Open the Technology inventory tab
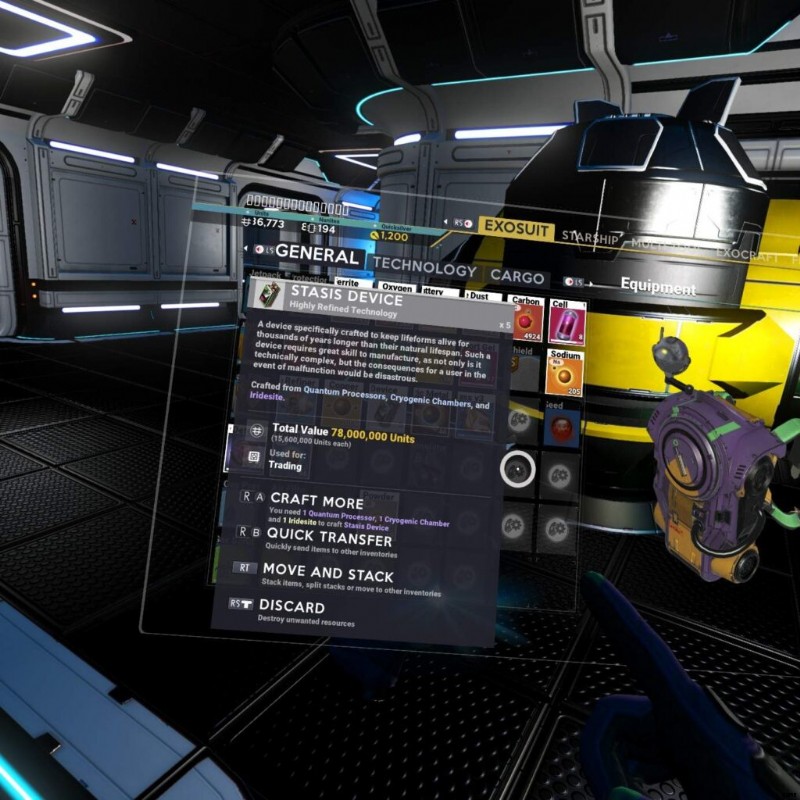This screenshot has height=800, width=800. click(x=424, y=270)
